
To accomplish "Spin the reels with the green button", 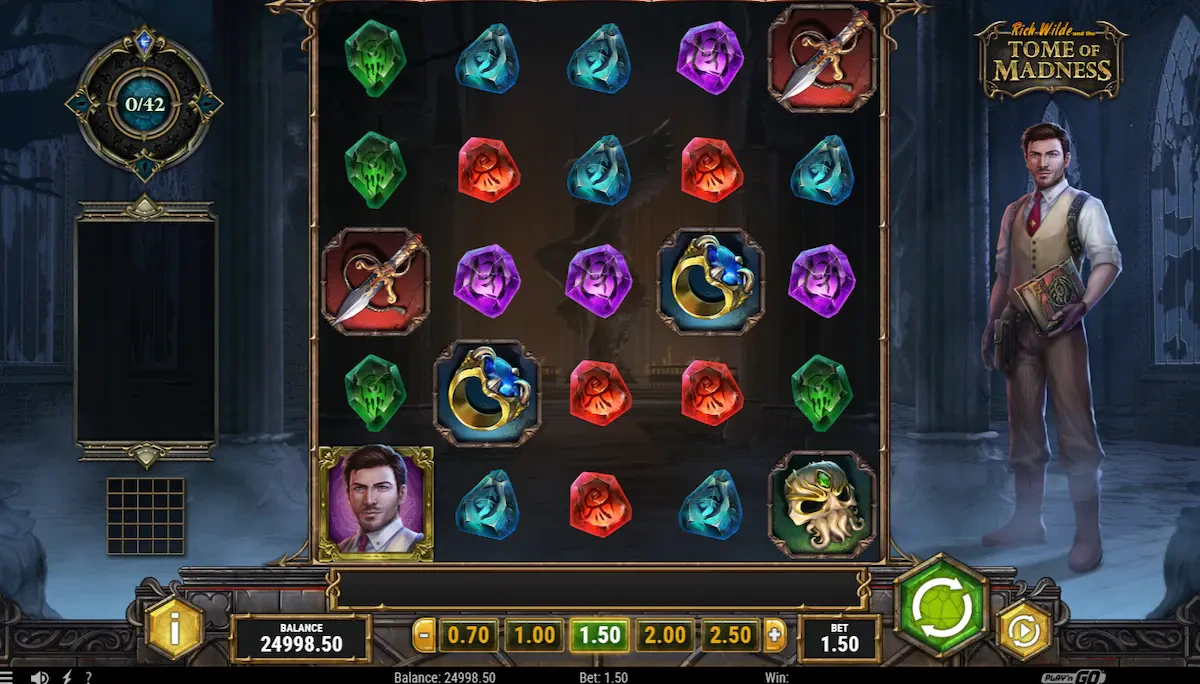I will click(940, 605).
